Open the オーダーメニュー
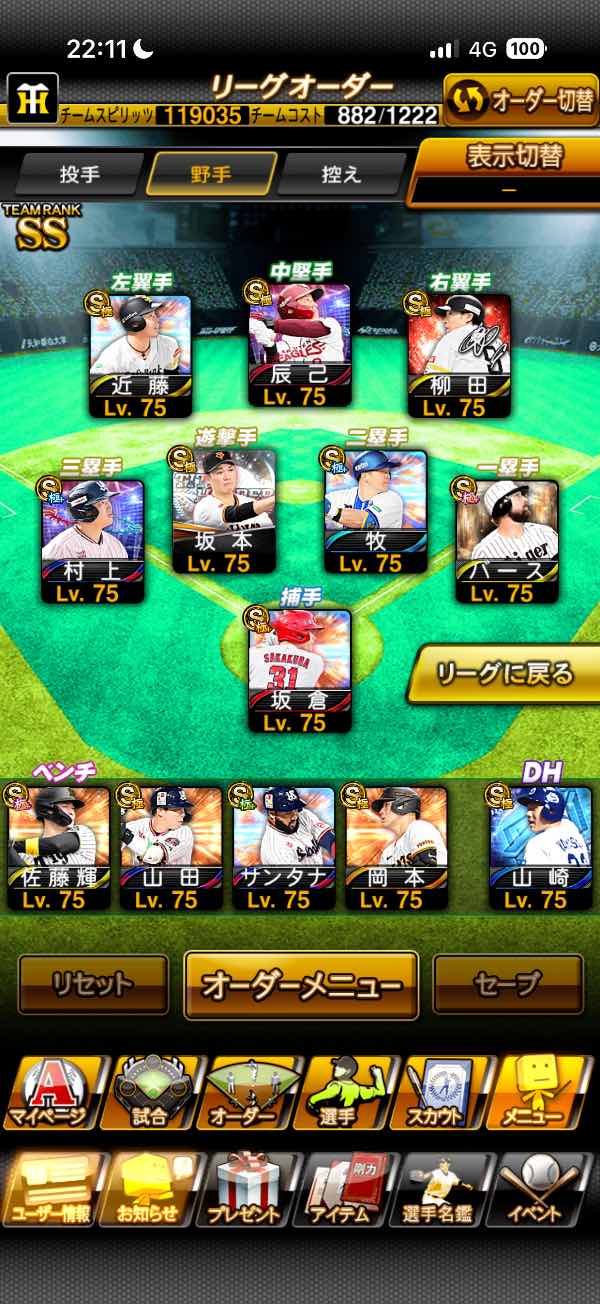The height and width of the screenshot is (1304, 600). (x=301, y=984)
